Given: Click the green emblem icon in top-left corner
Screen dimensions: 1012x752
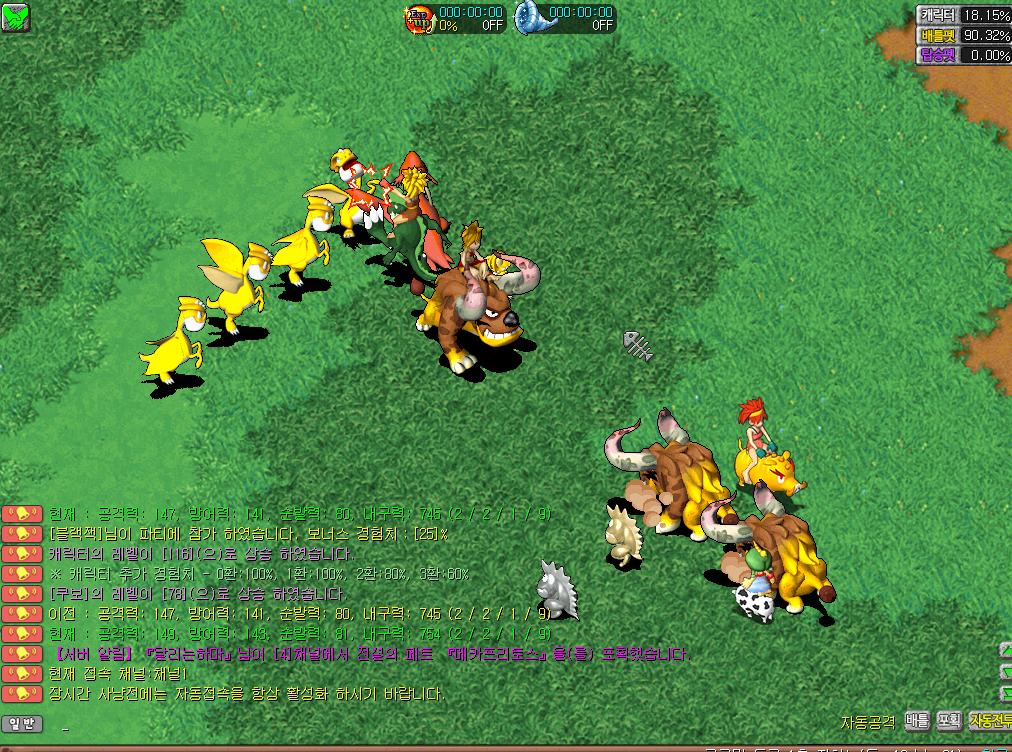Looking at the screenshot, I should (16, 16).
